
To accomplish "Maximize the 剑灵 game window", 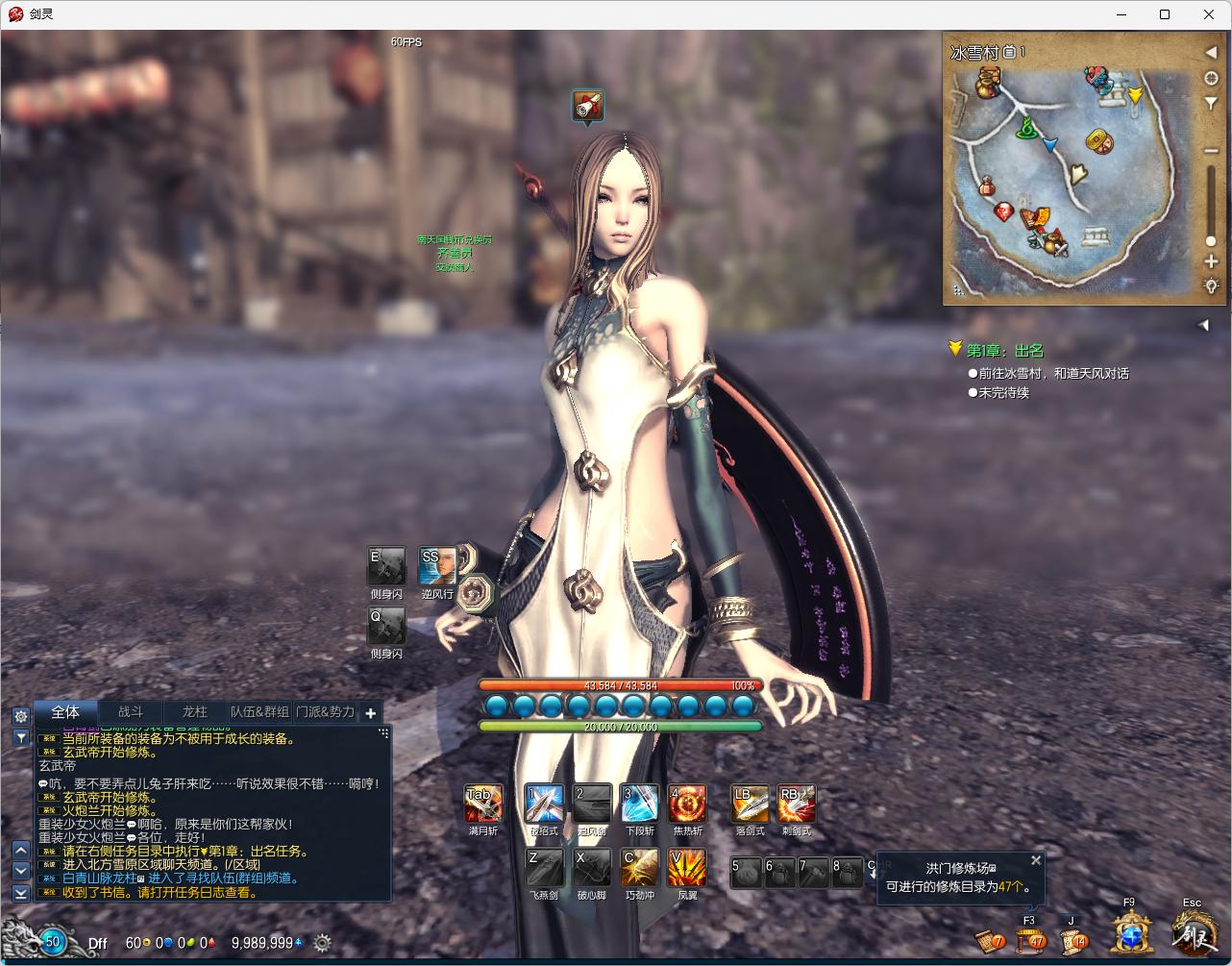I will tap(1165, 14).
